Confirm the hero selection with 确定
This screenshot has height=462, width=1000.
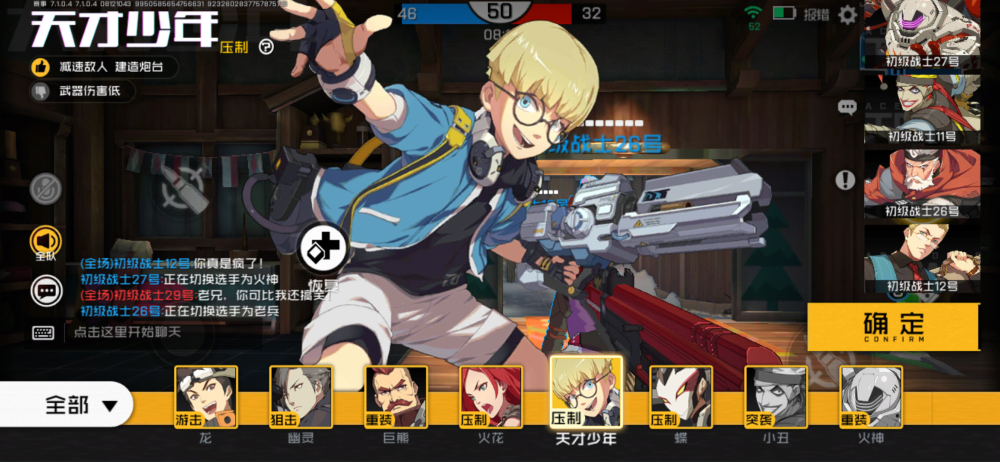(893, 326)
